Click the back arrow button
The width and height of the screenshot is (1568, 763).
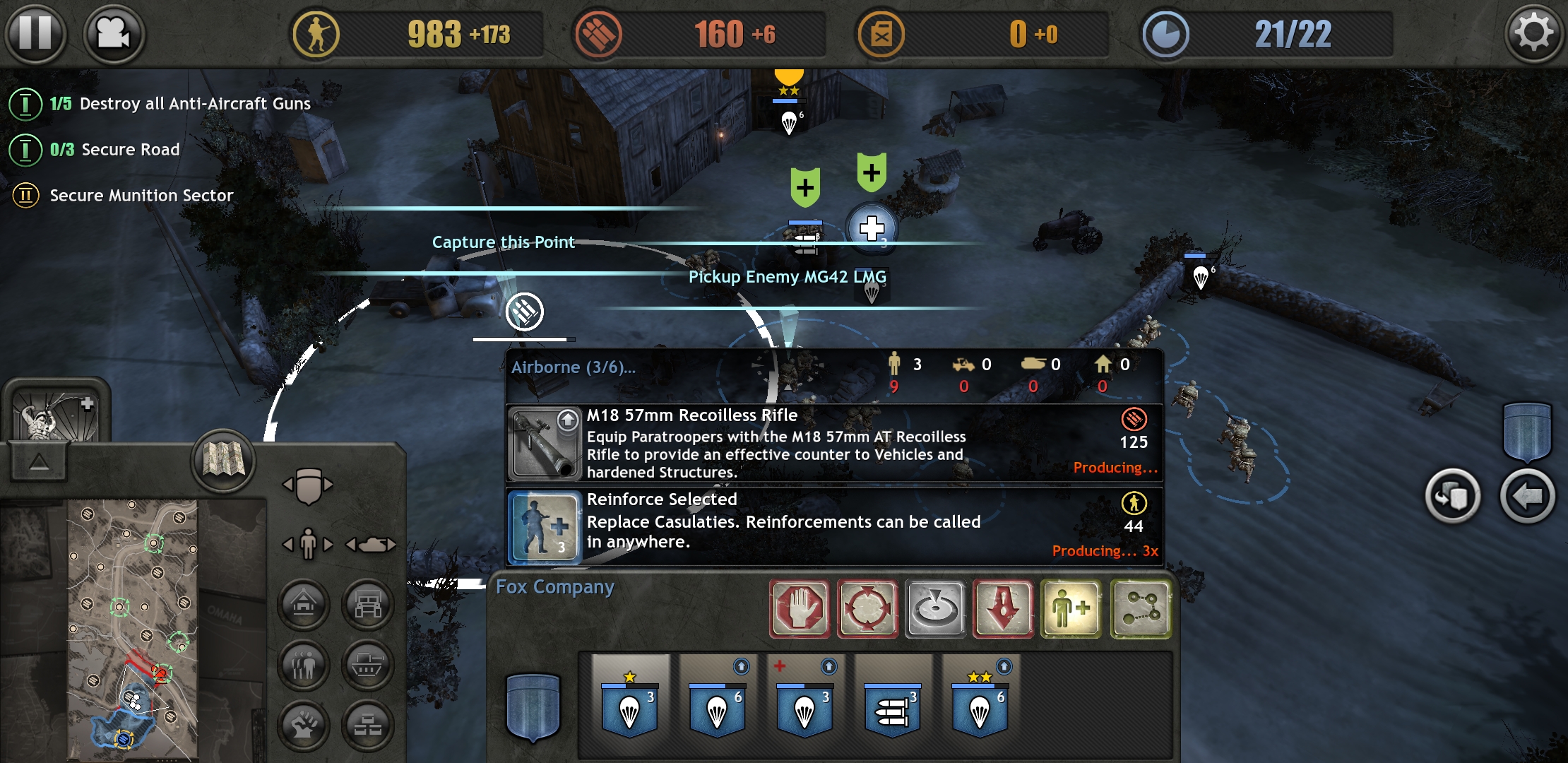click(x=1527, y=497)
